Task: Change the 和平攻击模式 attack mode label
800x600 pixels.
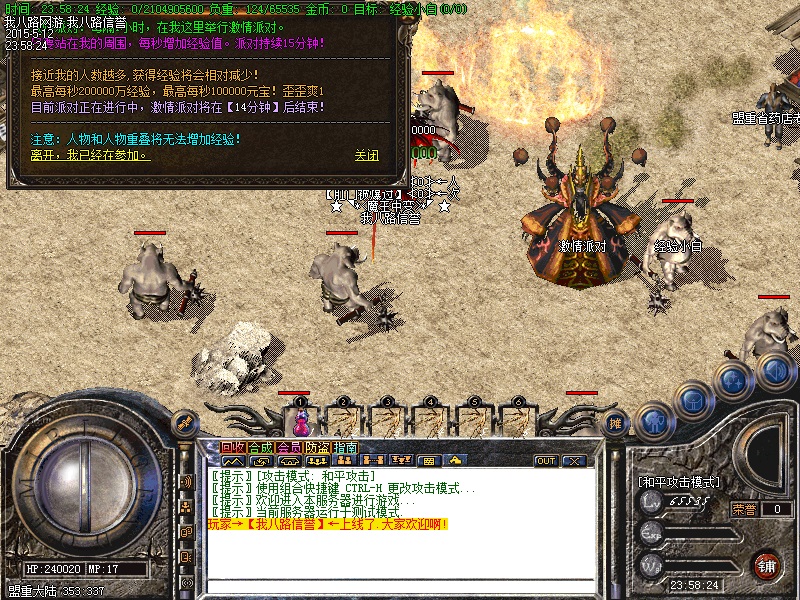Action: (x=679, y=481)
